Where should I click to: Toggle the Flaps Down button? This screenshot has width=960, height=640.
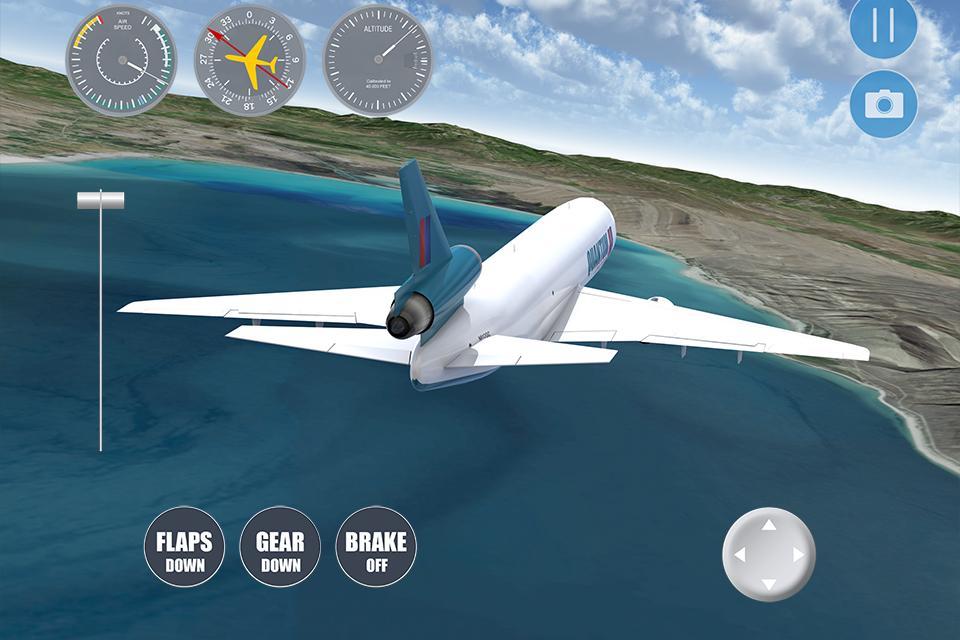pos(184,547)
